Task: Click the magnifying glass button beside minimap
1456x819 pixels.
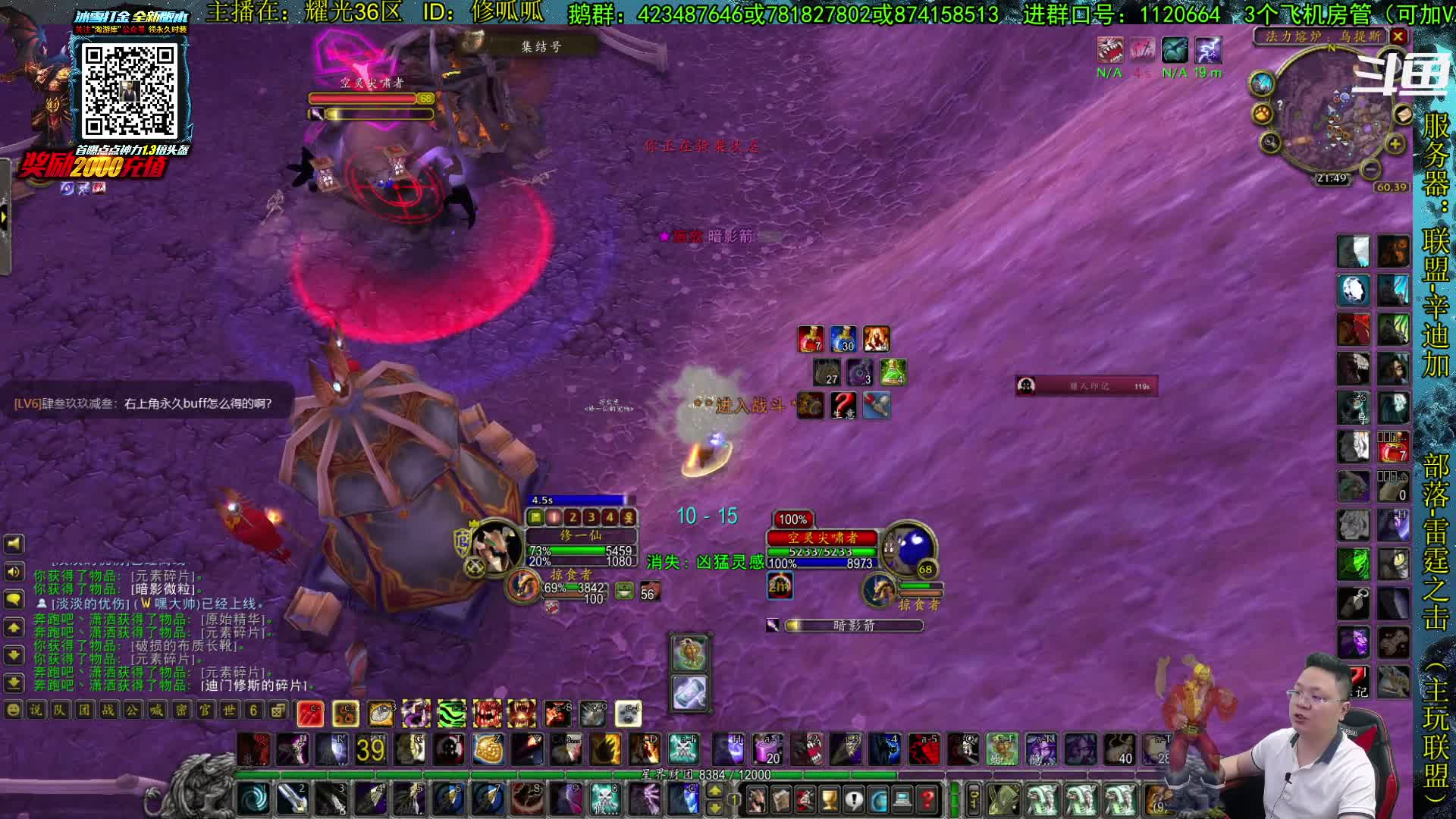Action: coord(1270,143)
